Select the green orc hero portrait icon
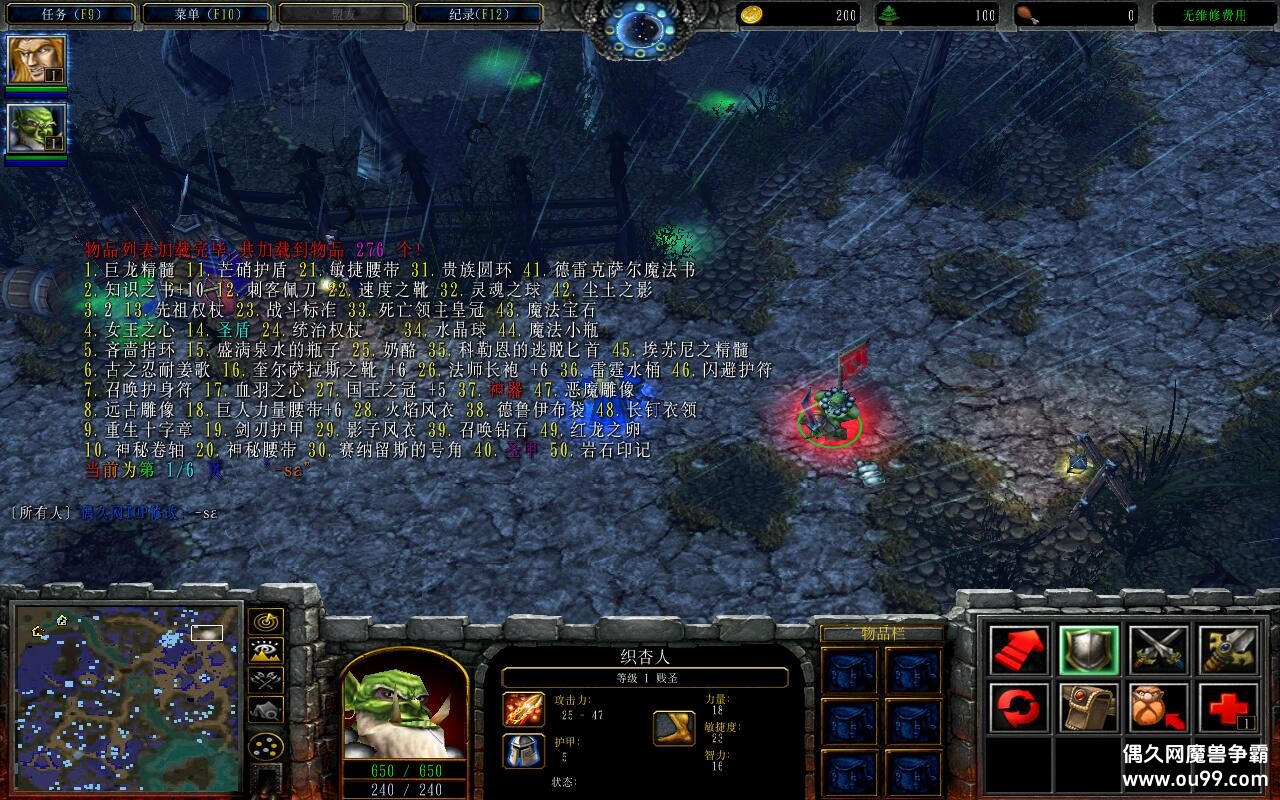This screenshot has height=800, width=1280. pos(37,128)
